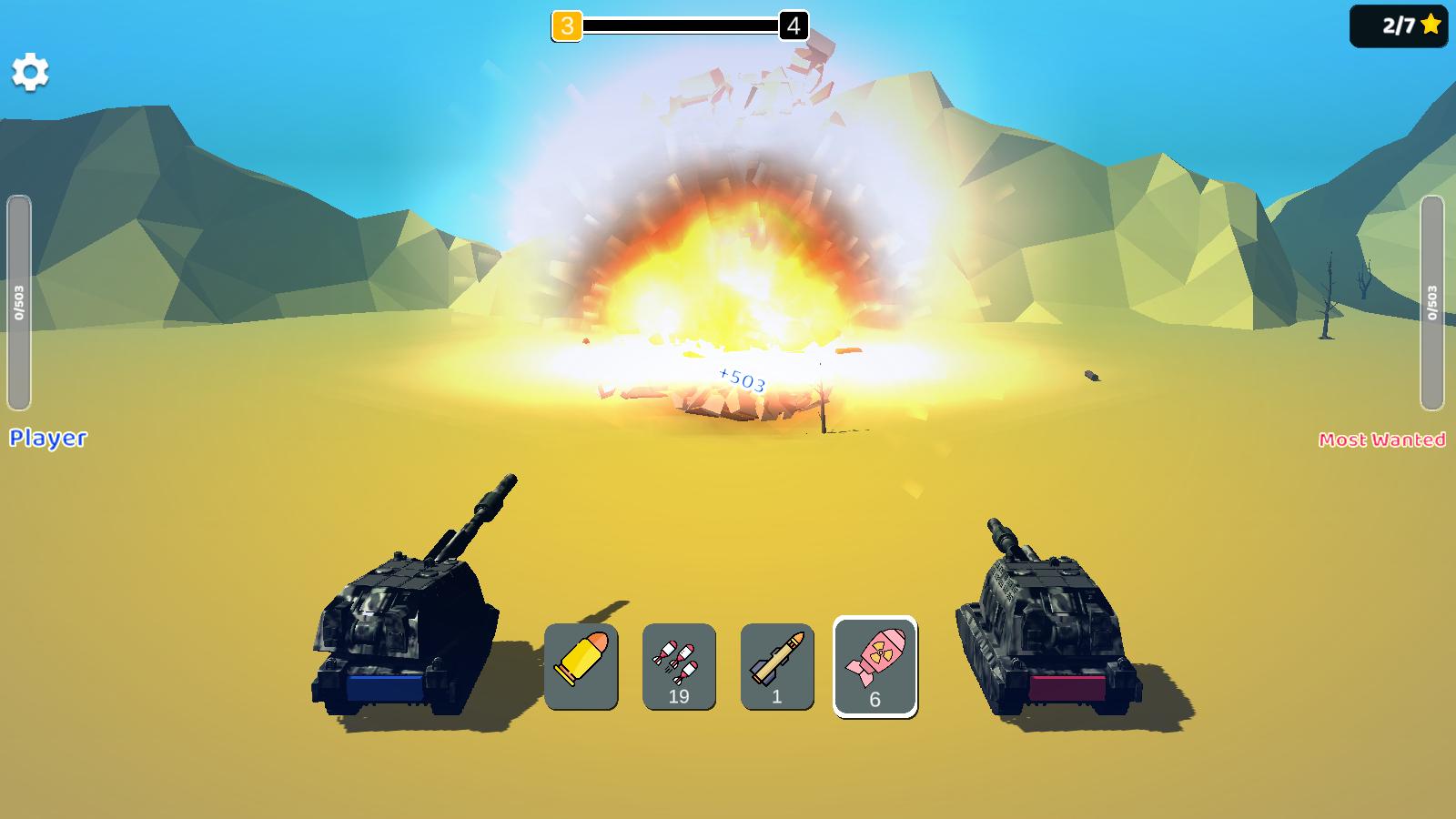Toggle off the highlighted nuke weapon
This screenshot has height=819, width=1456.
tap(874, 666)
